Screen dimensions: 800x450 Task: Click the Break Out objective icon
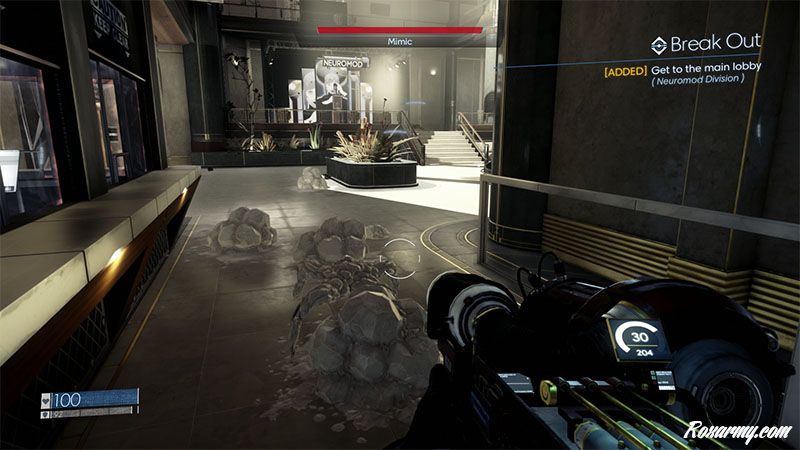[658, 44]
